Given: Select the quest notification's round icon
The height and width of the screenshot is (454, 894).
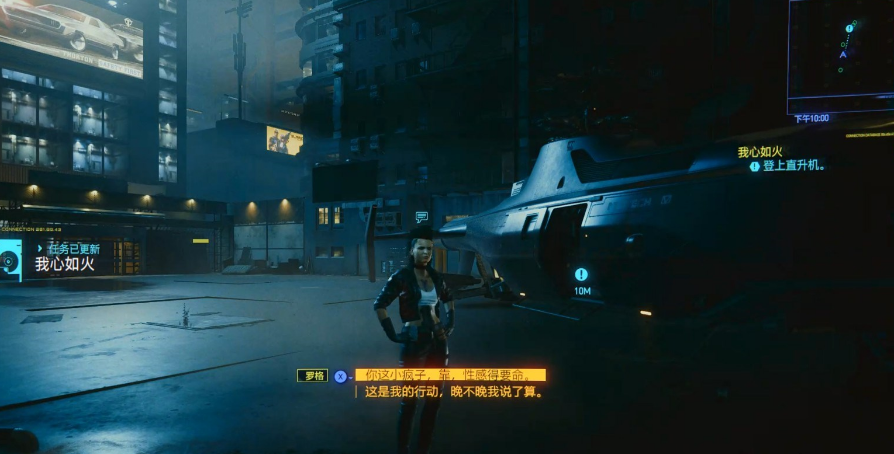Looking at the screenshot, I should click(10, 261).
